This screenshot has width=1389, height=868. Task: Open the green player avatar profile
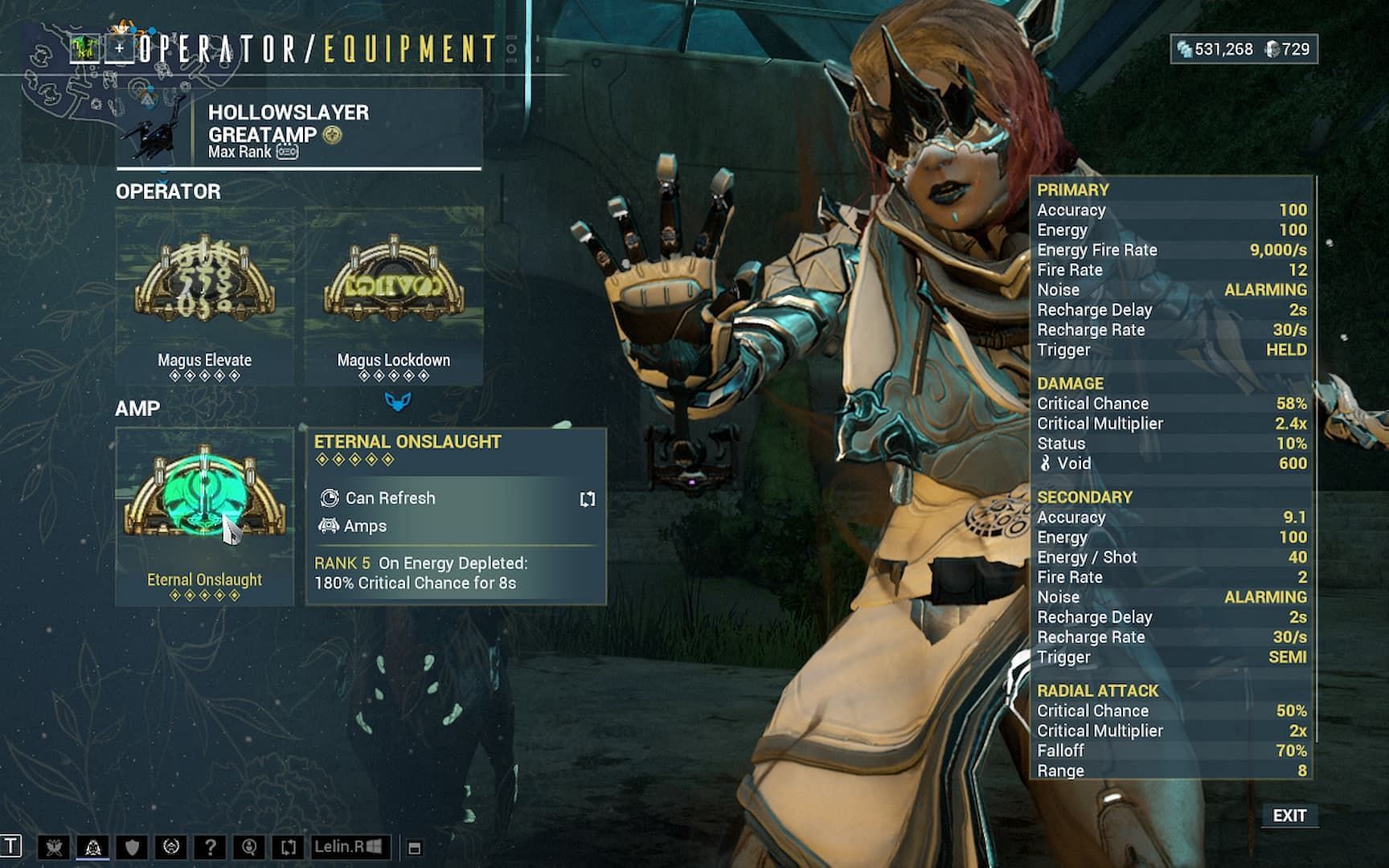coord(84,49)
